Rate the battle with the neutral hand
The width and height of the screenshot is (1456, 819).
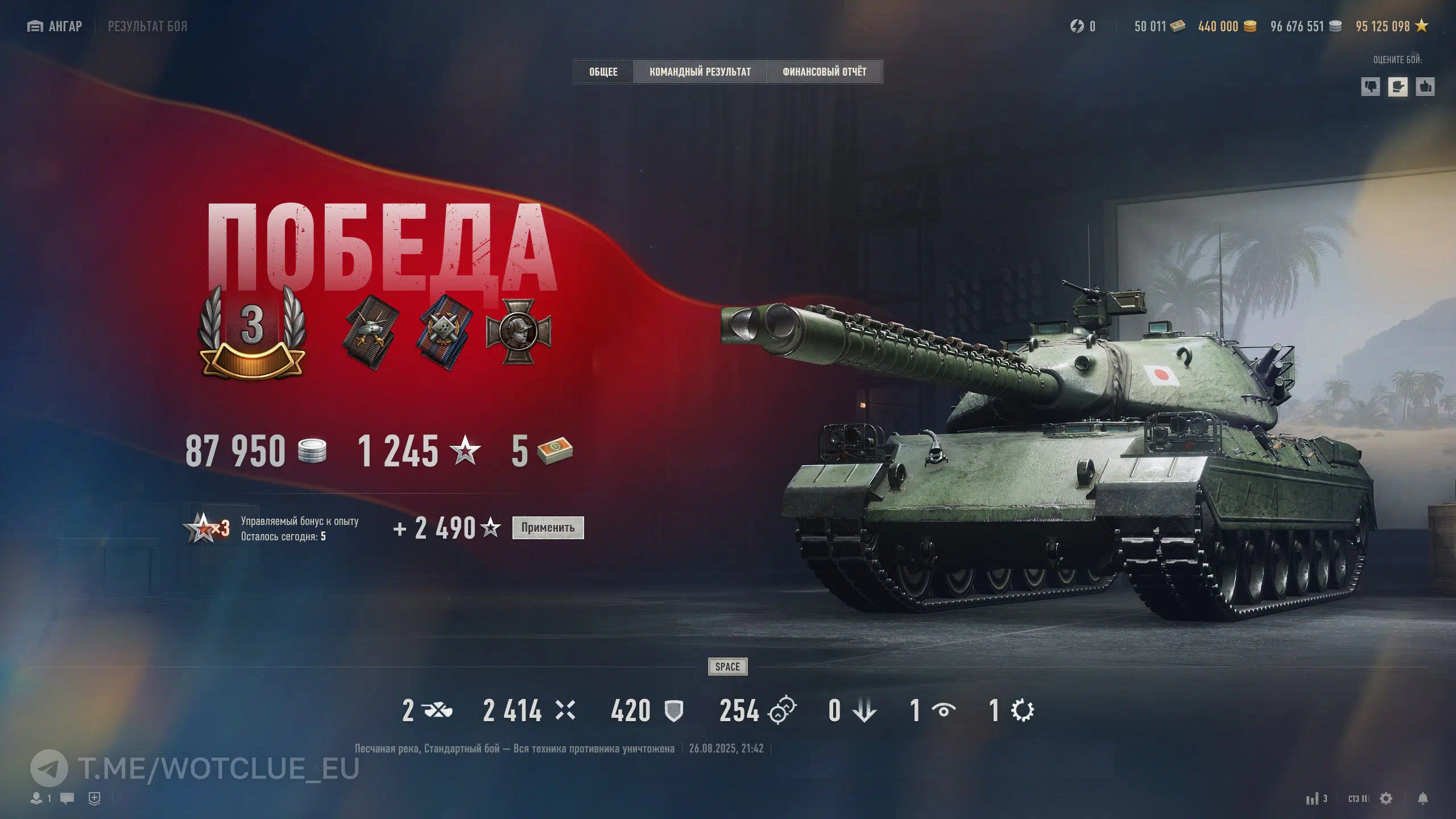1397,87
